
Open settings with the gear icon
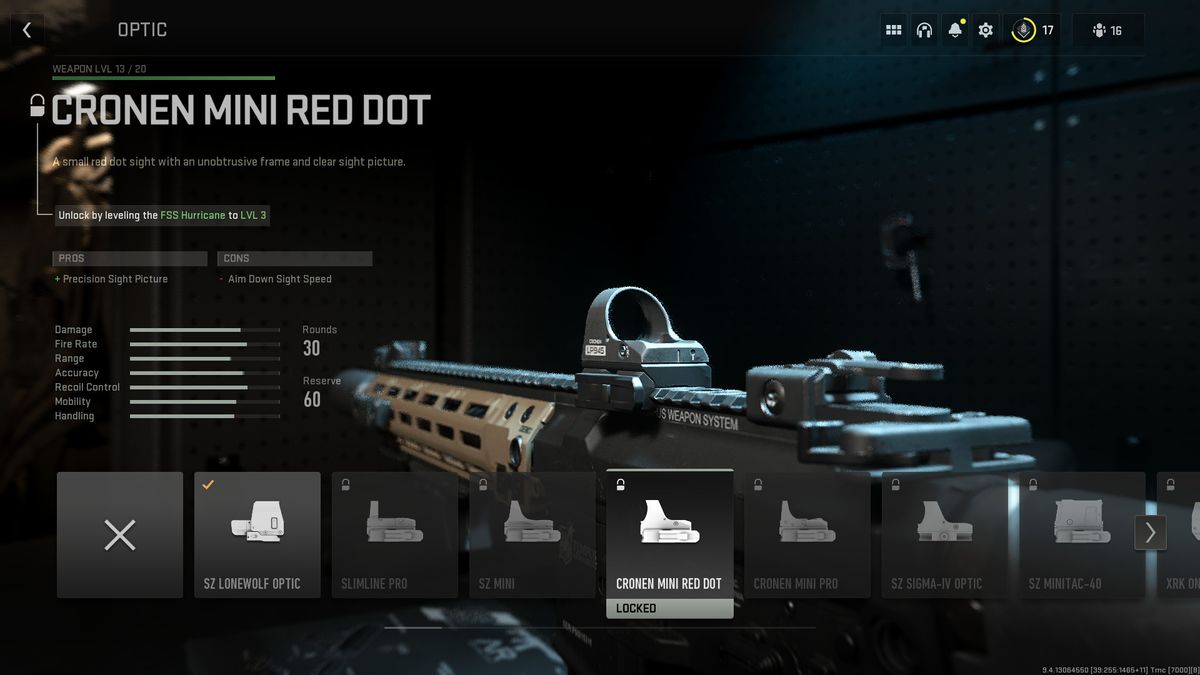986,30
